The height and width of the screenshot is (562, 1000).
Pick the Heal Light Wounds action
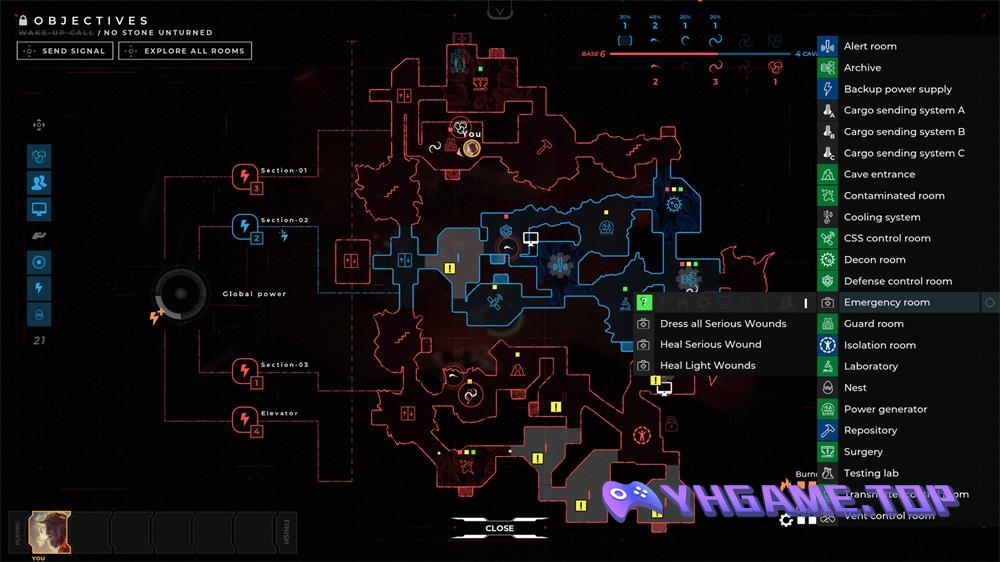707,366
